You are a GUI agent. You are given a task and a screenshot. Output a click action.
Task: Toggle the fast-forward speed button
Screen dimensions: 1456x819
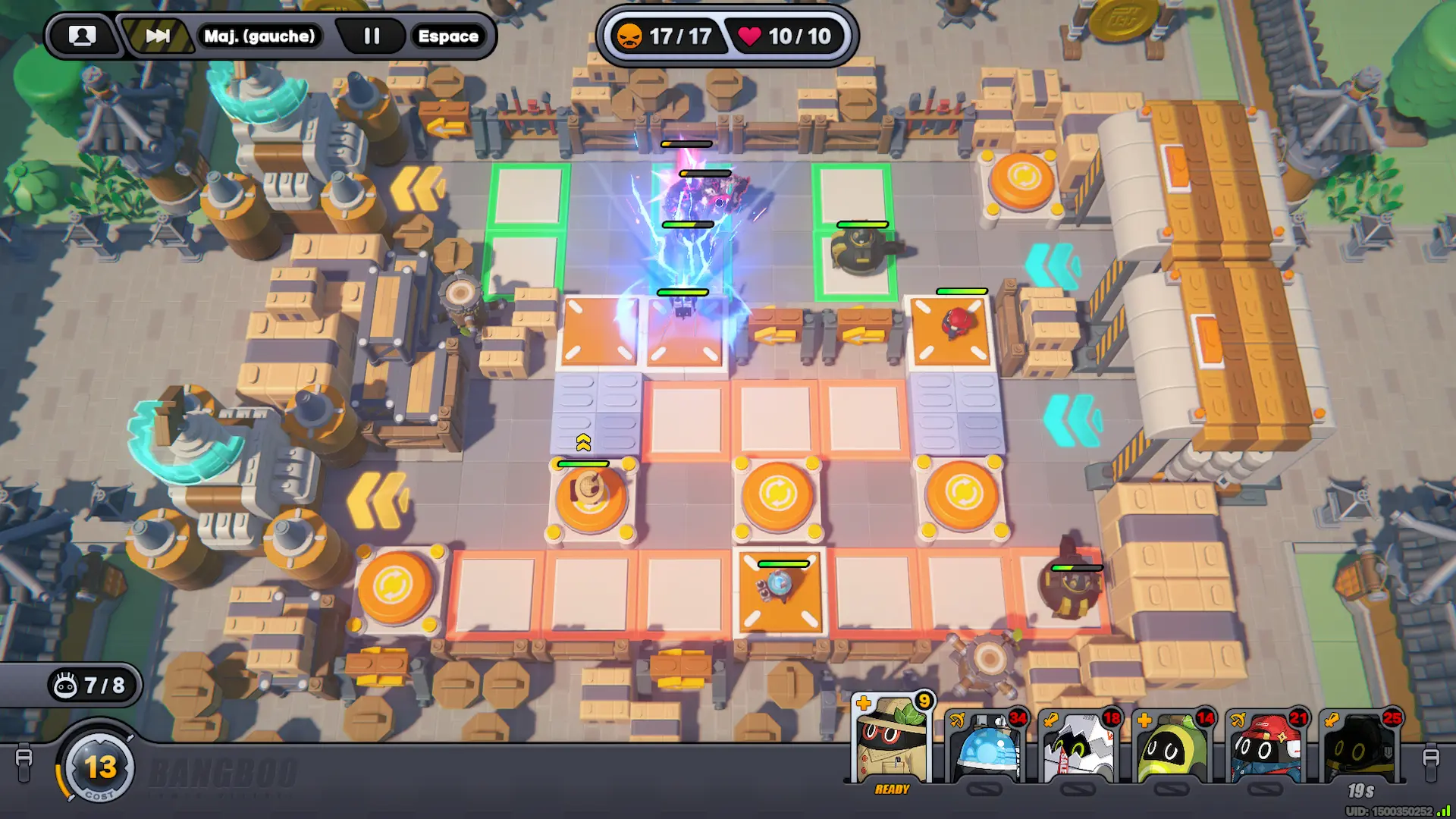click(x=158, y=36)
